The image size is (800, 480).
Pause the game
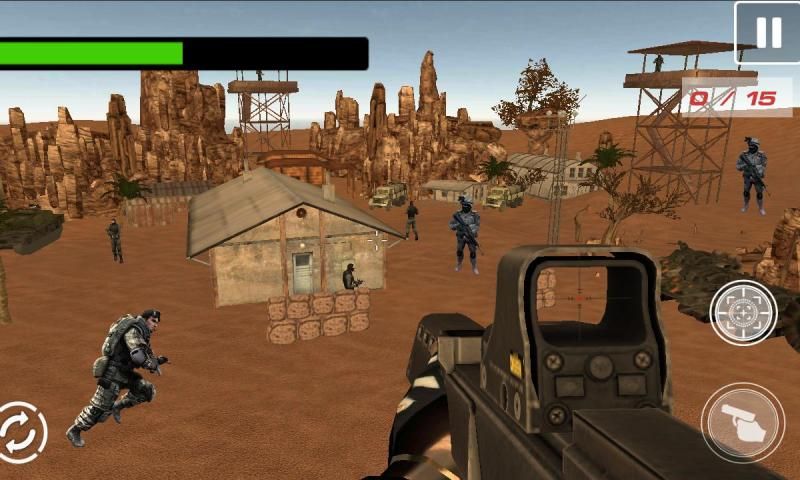coord(767,33)
